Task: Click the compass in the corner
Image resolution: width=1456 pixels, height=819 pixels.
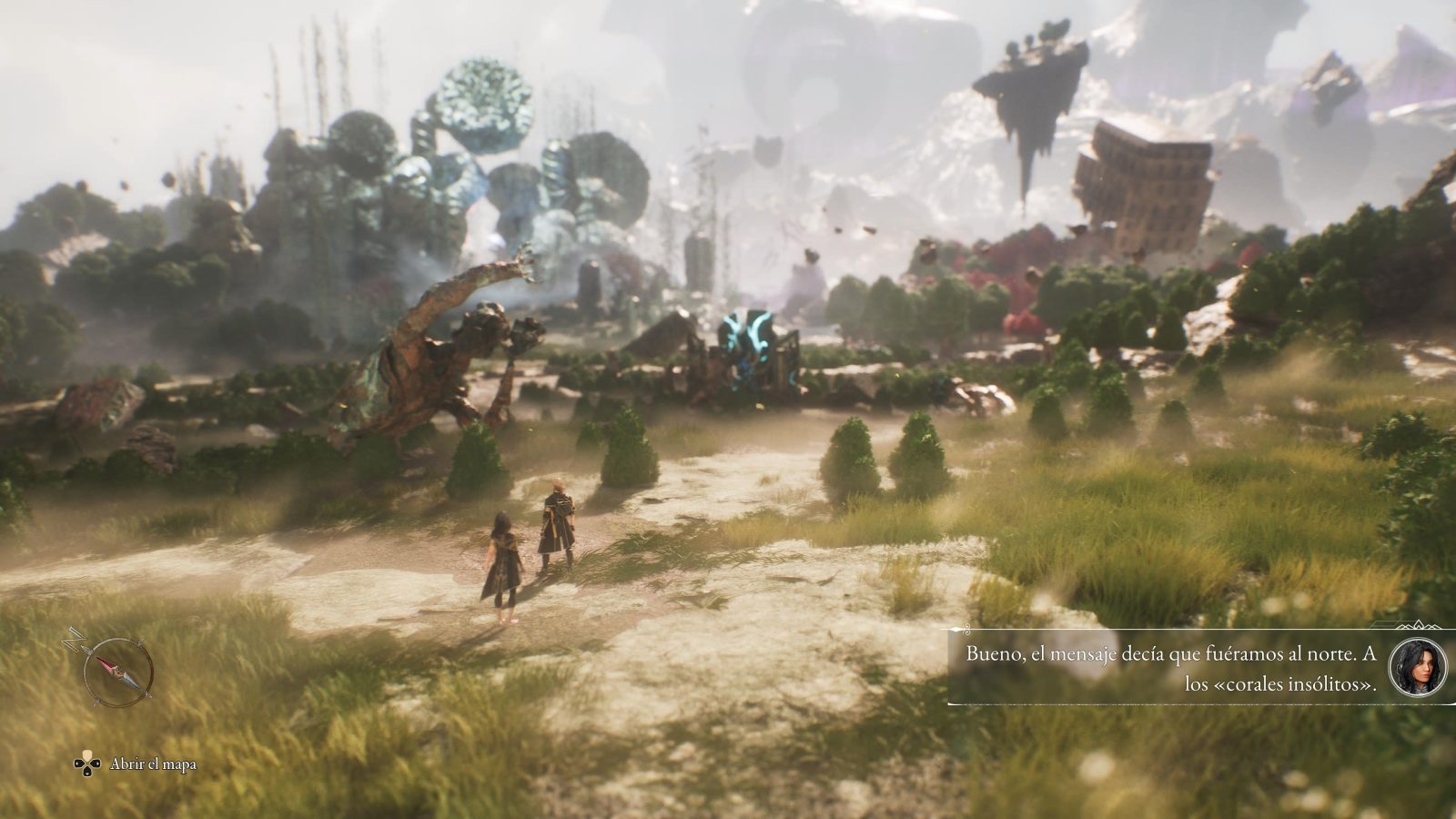Action: 117,672
